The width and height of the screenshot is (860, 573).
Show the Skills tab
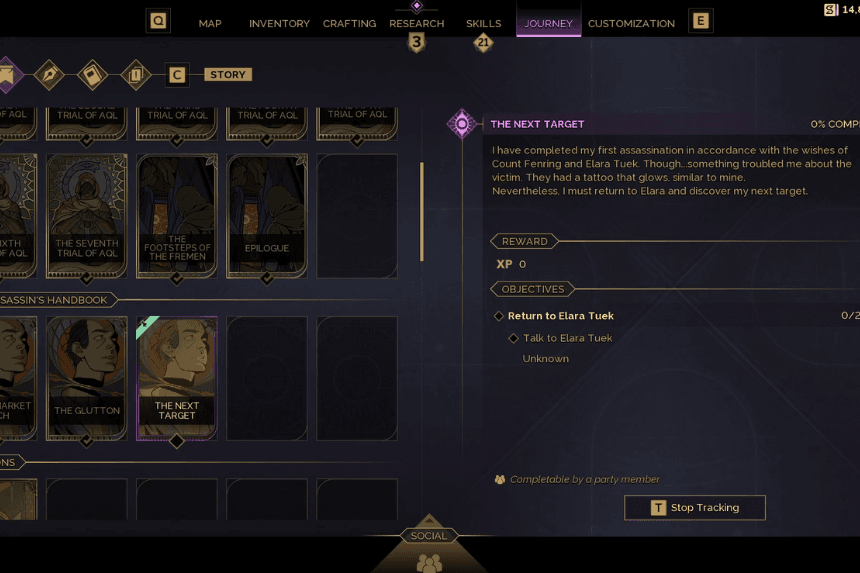[483, 23]
